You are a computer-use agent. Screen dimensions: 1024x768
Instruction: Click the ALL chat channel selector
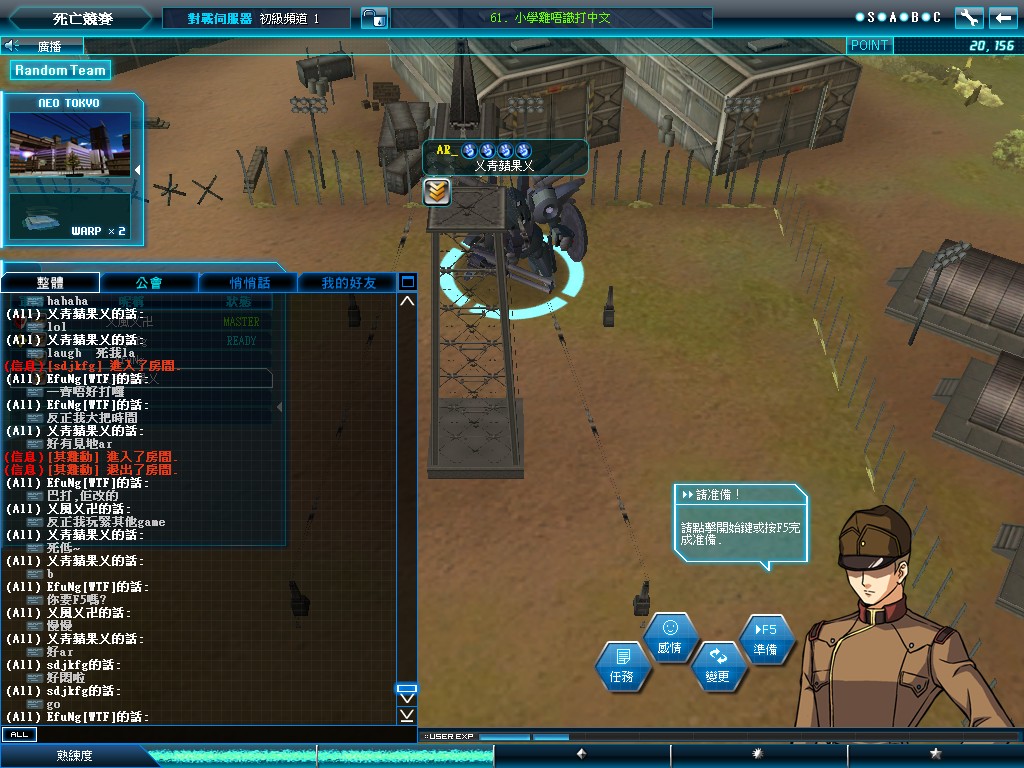(18, 734)
